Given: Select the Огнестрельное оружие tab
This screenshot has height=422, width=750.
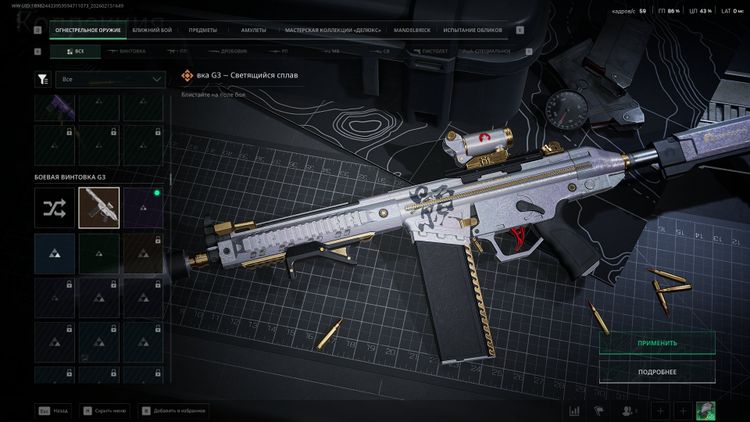Looking at the screenshot, I should click(83, 30).
